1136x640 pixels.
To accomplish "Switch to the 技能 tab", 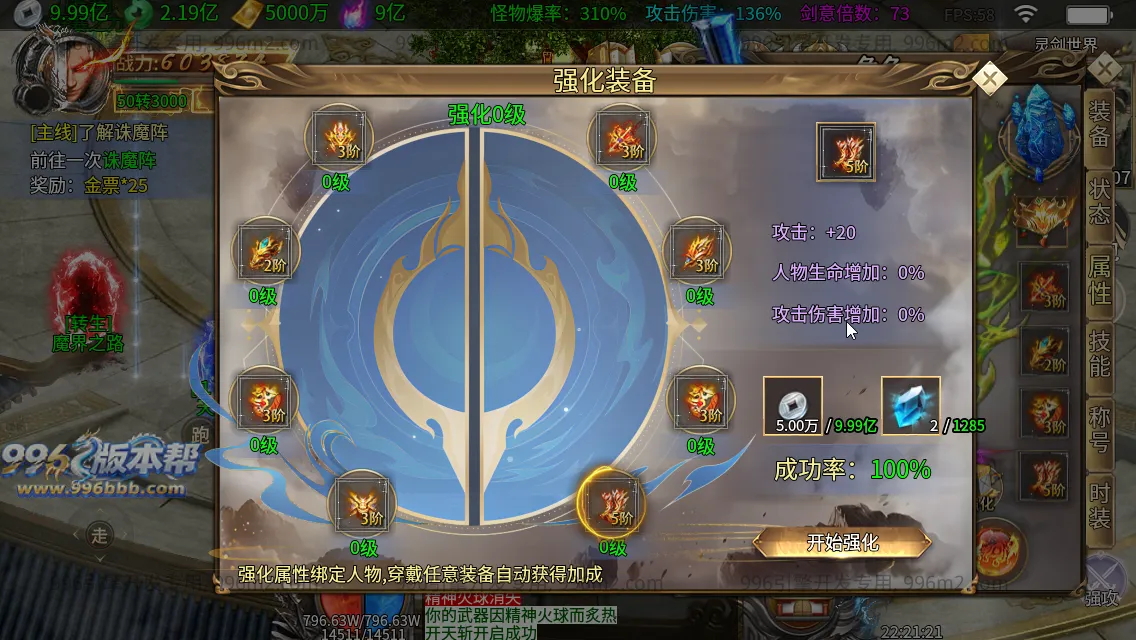I will coord(1100,352).
